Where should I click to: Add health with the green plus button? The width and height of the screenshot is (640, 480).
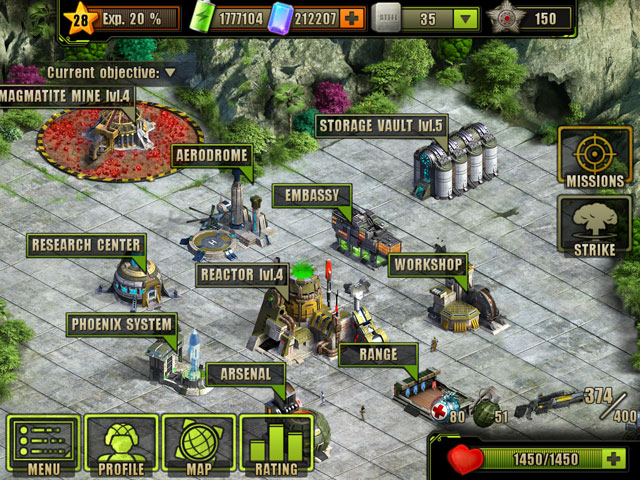[613, 459]
